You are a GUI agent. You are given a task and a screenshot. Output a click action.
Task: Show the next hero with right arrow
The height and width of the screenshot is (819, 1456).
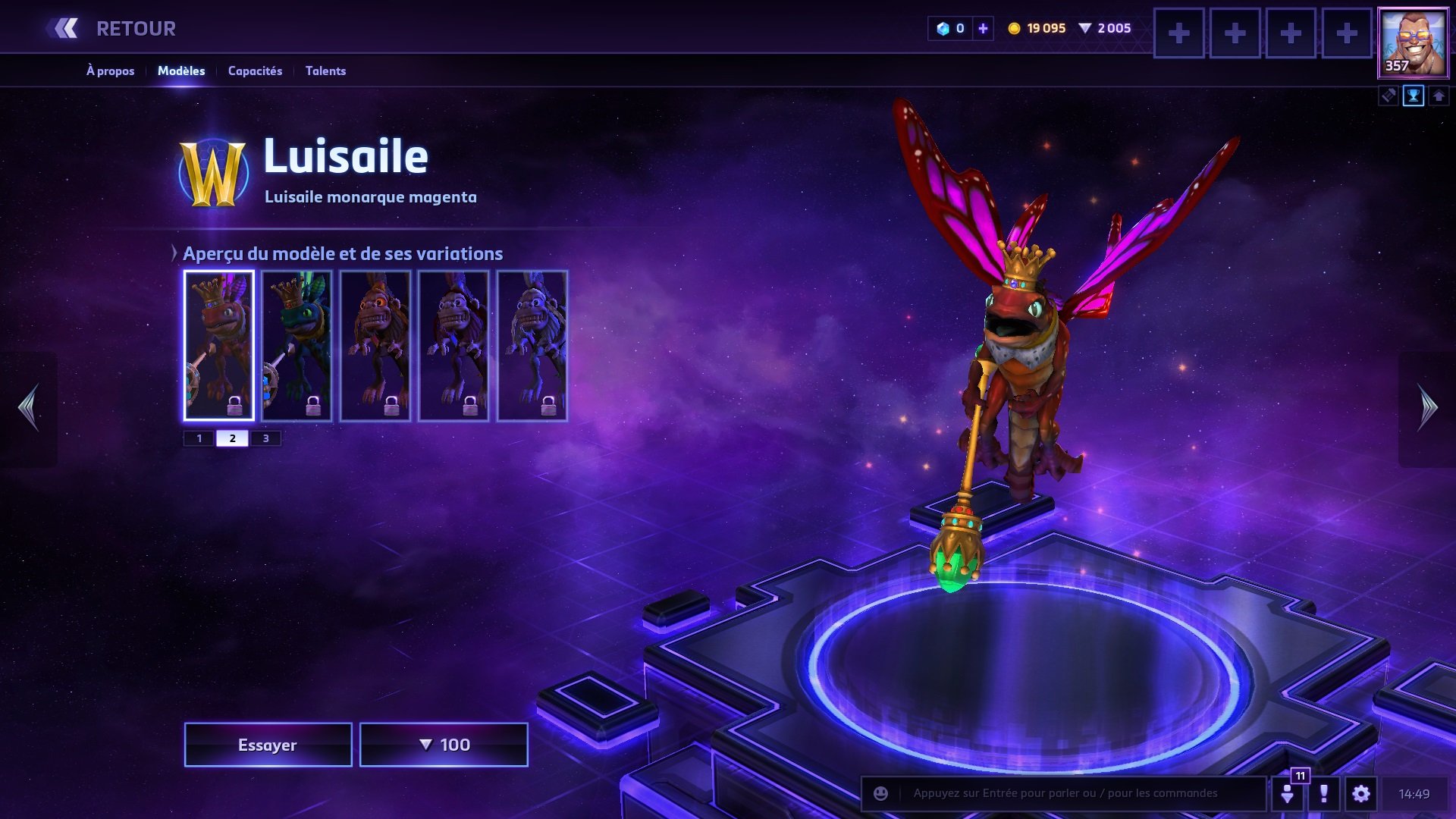[1428, 408]
